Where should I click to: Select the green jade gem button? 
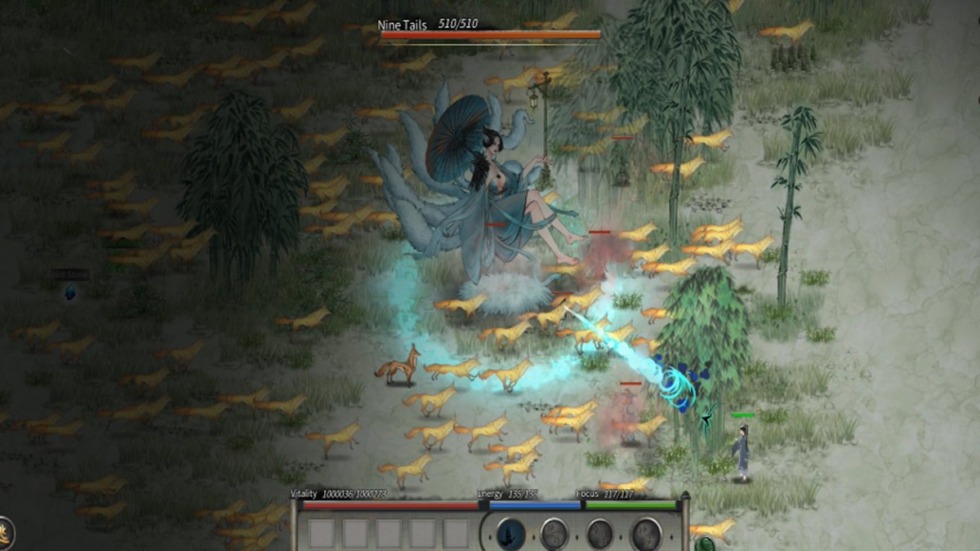click(x=705, y=544)
